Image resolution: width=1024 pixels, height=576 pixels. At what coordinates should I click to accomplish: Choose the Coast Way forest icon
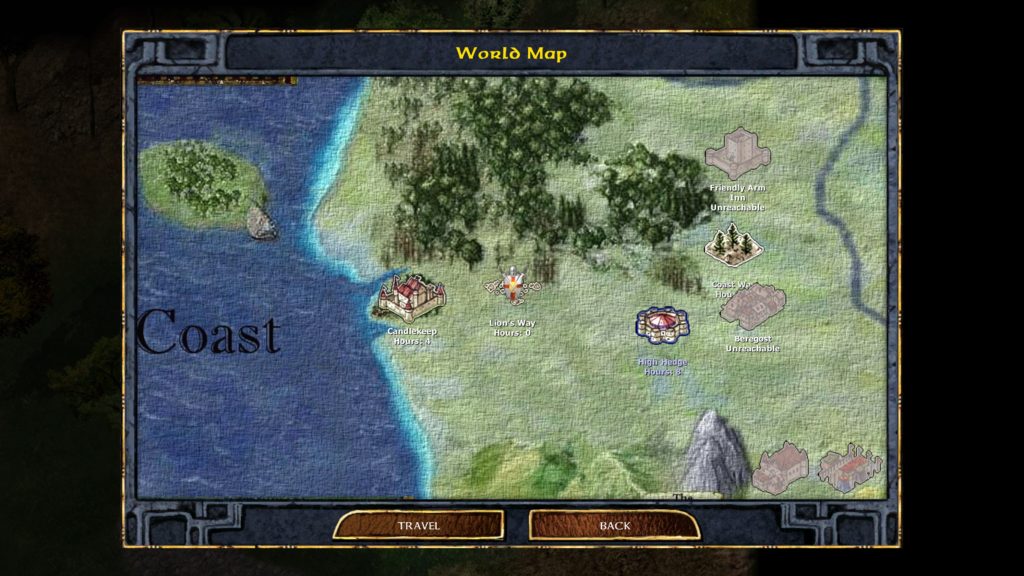[735, 244]
